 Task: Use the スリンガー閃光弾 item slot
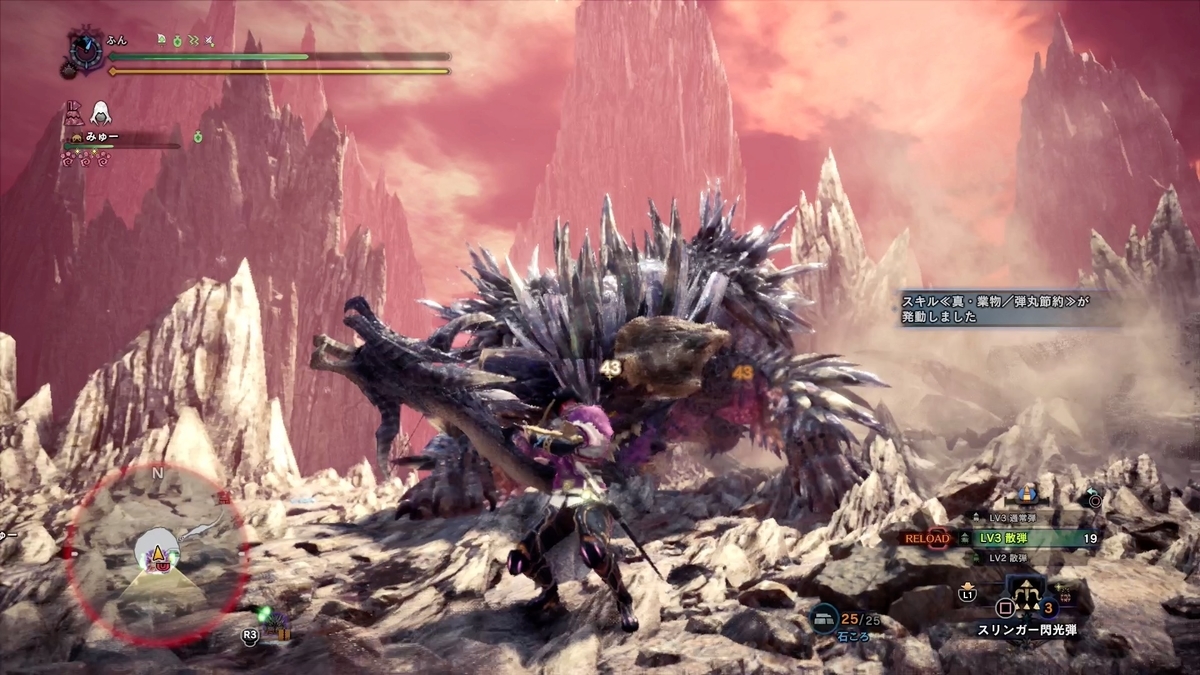[x=1028, y=604]
